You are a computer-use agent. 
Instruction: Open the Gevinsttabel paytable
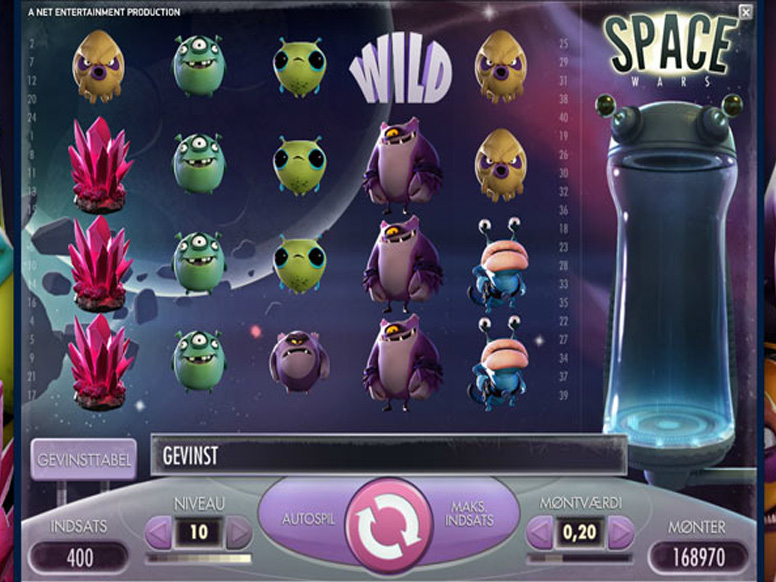click(x=83, y=459)
